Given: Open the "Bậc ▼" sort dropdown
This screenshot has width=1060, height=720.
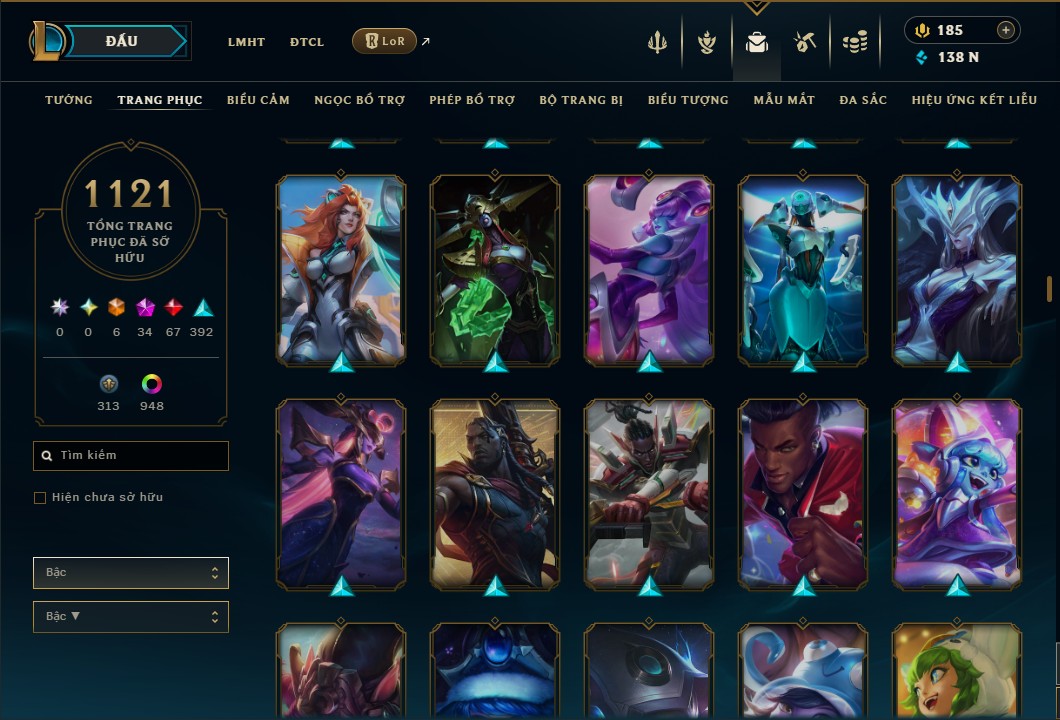Looking at the screenshot, I should tap(130, 617).
